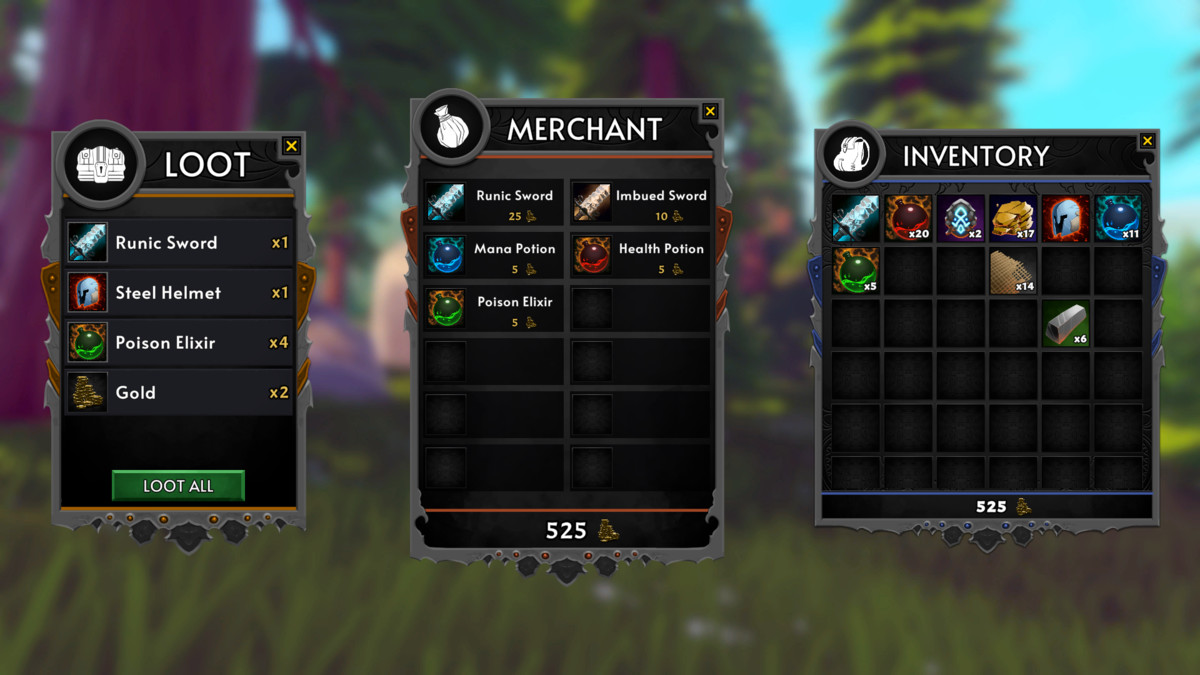The image size is (1200, 675).
Task: Buy the Runic Sword from the merchant
Action: click(x=494, y=202)
